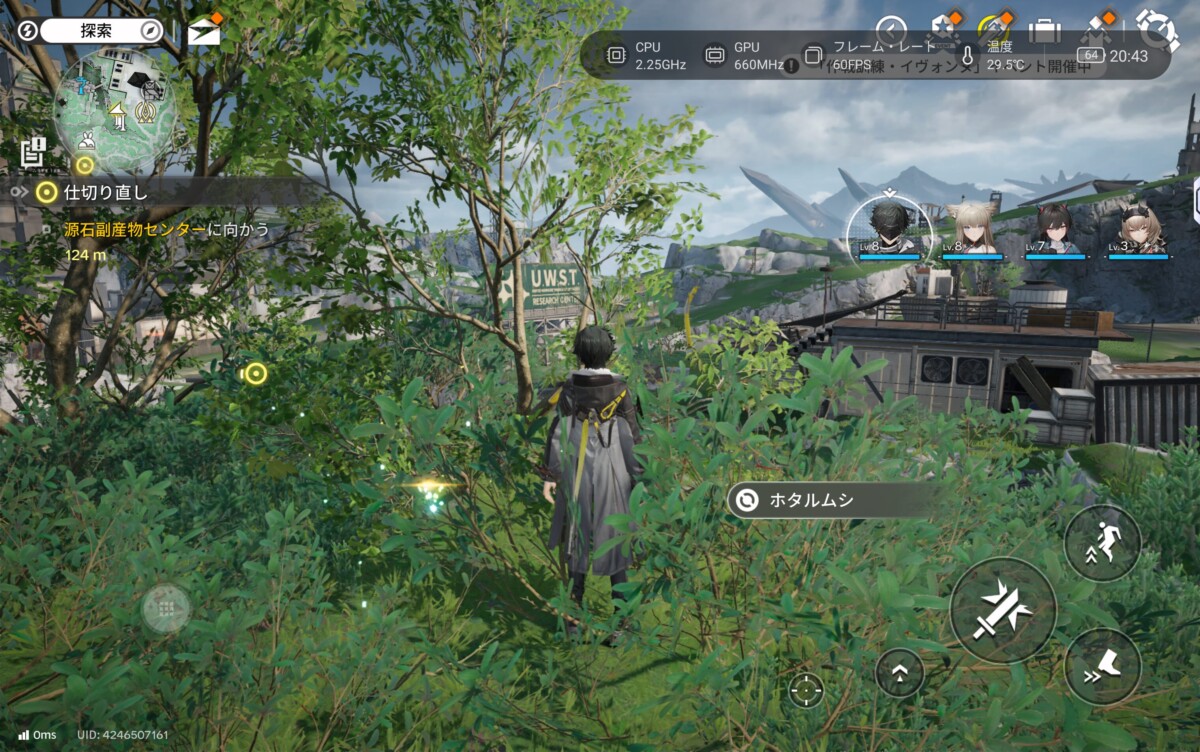Select the 仕切り直し quest tracker
The height and width of the screenshot is (752, 1200).
(105, 192)
